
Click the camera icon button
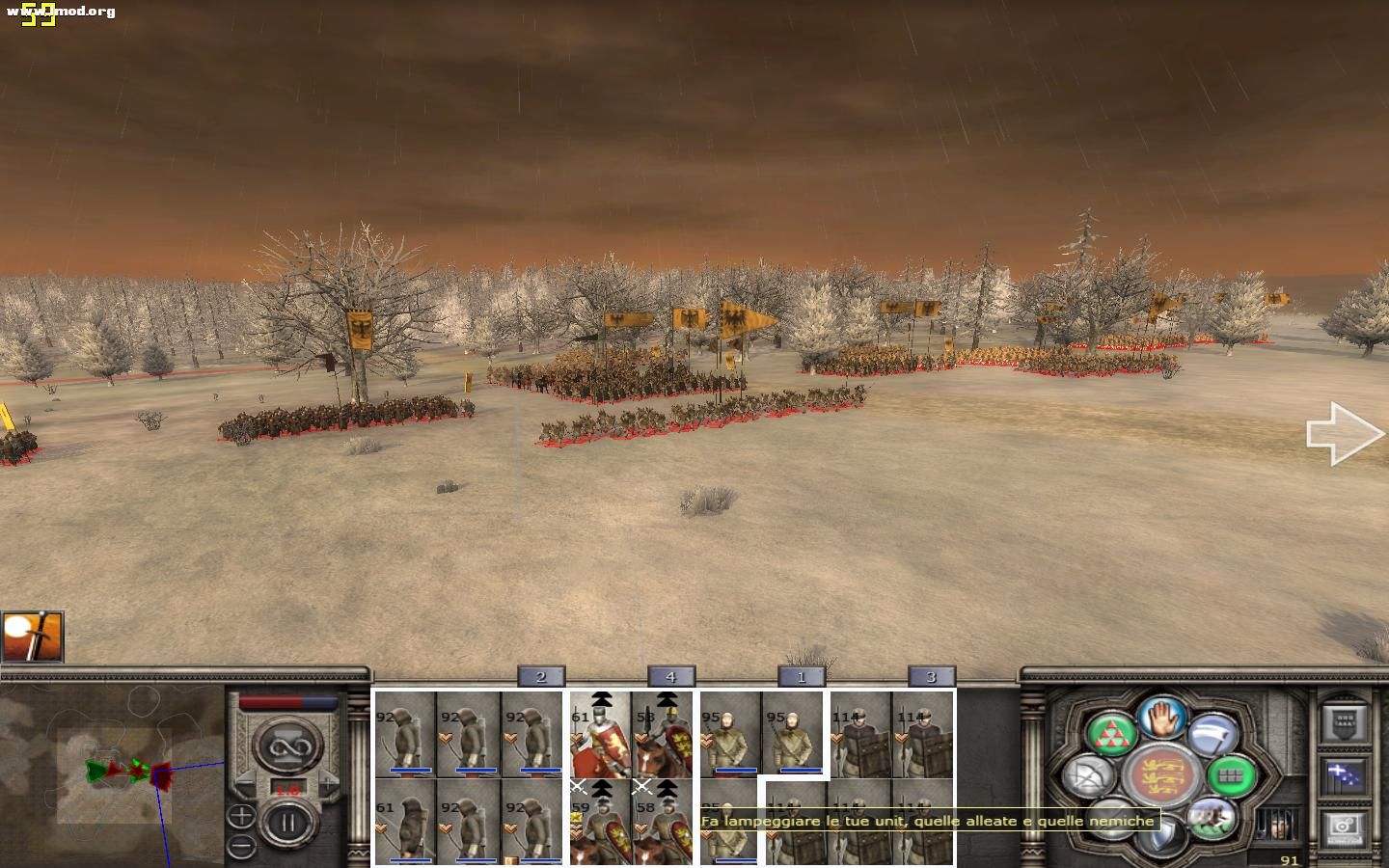[1343, 827]
